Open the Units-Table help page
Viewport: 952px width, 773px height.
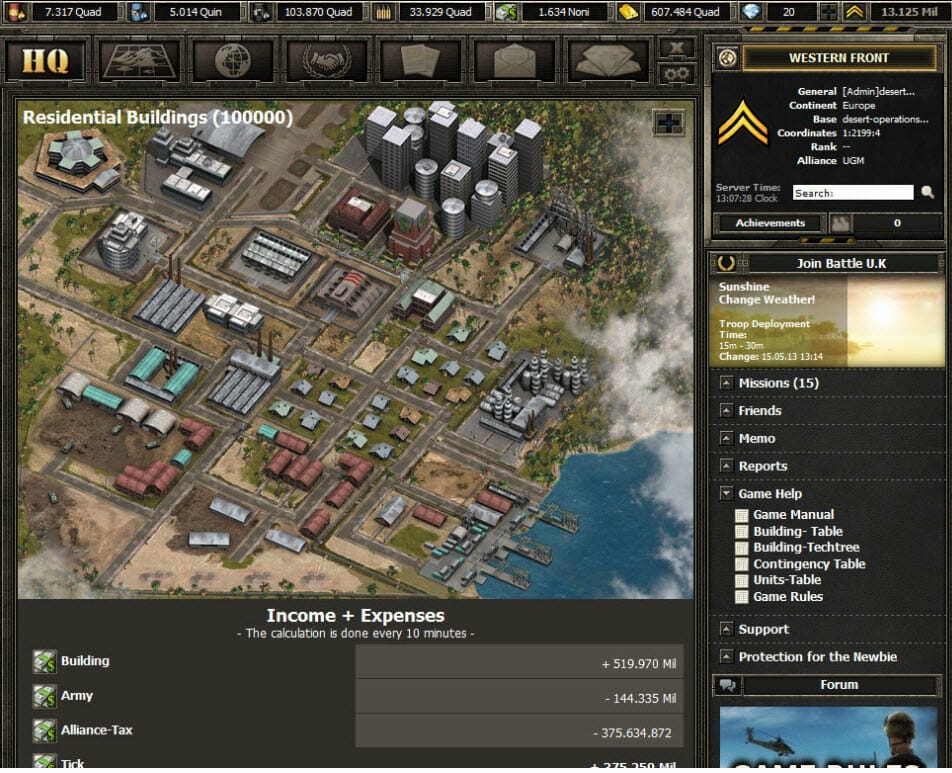tap(787, 580)
